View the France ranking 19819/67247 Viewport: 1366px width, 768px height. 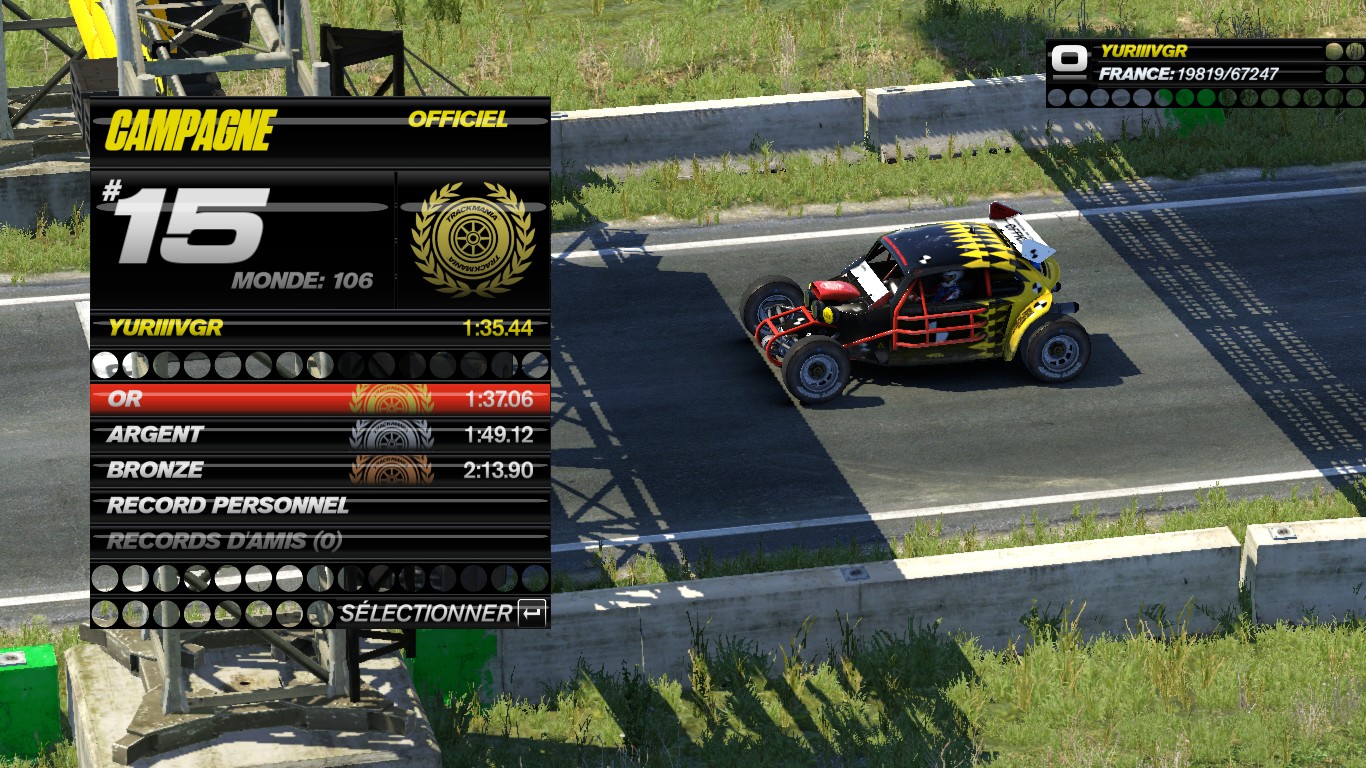click(x=1188, y=74)
